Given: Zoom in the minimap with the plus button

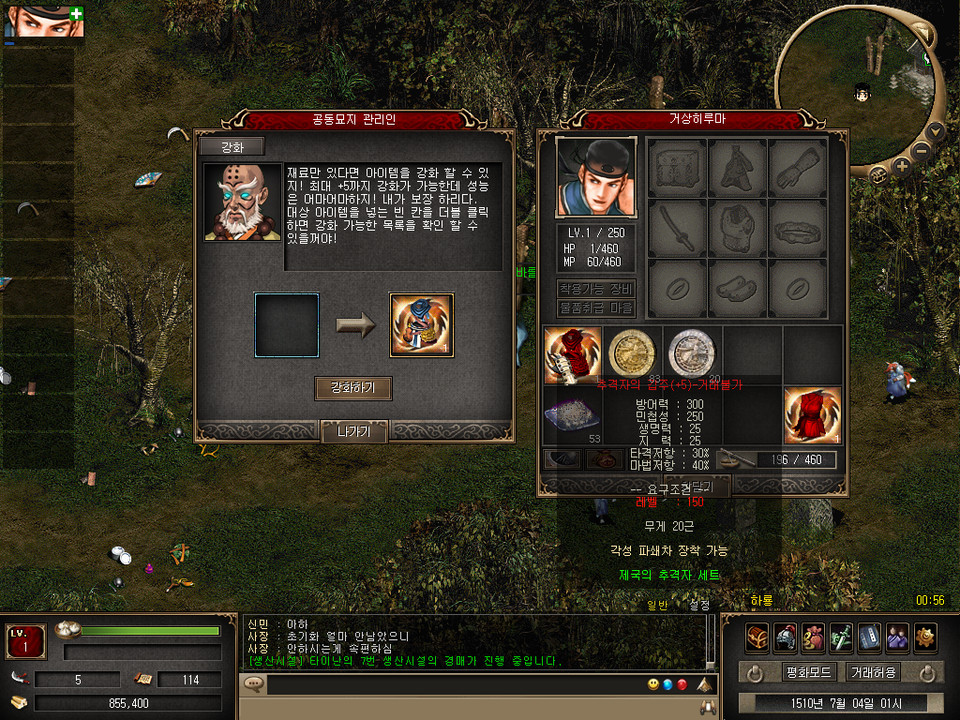Looking at the screenshot, I should point(901,167).
